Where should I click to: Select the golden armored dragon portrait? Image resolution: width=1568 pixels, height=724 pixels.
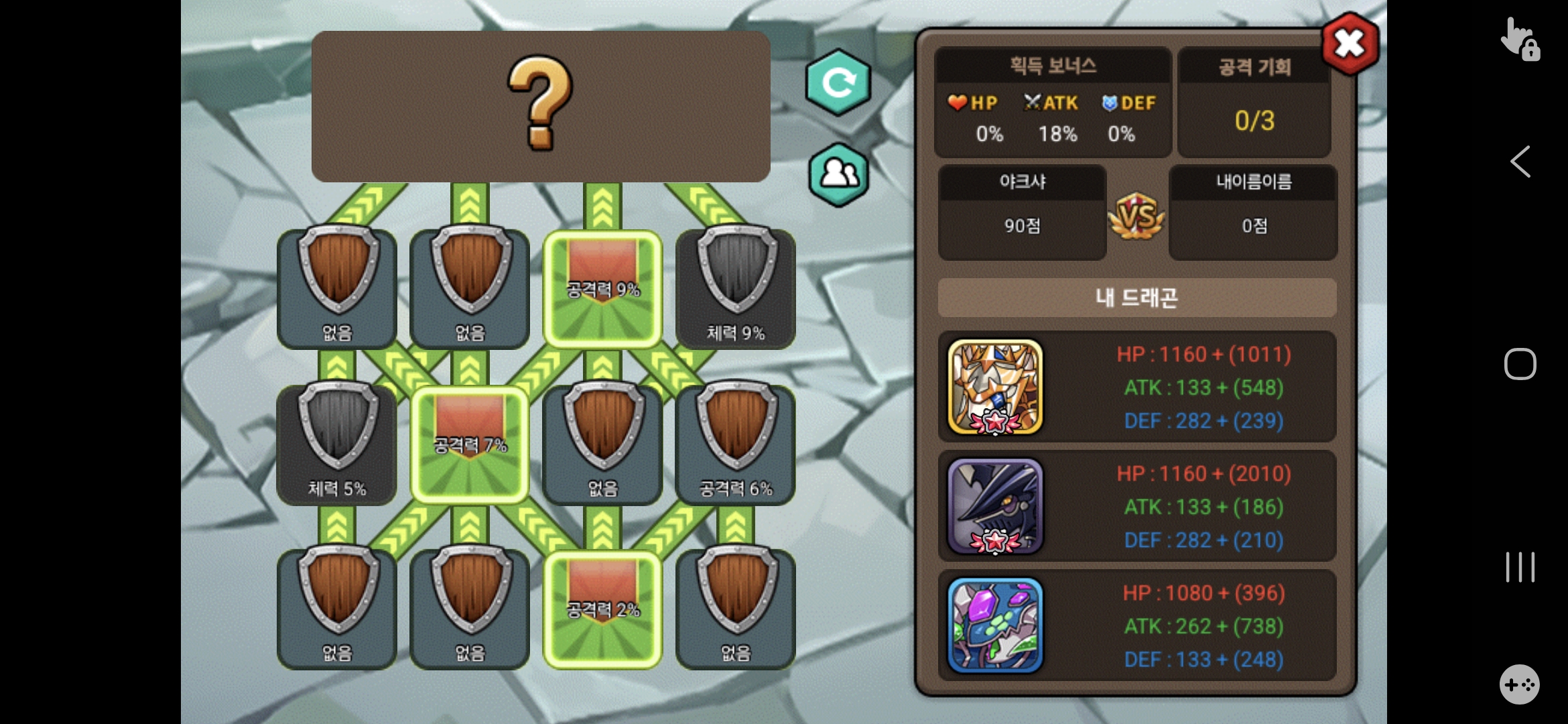(995, 387)
